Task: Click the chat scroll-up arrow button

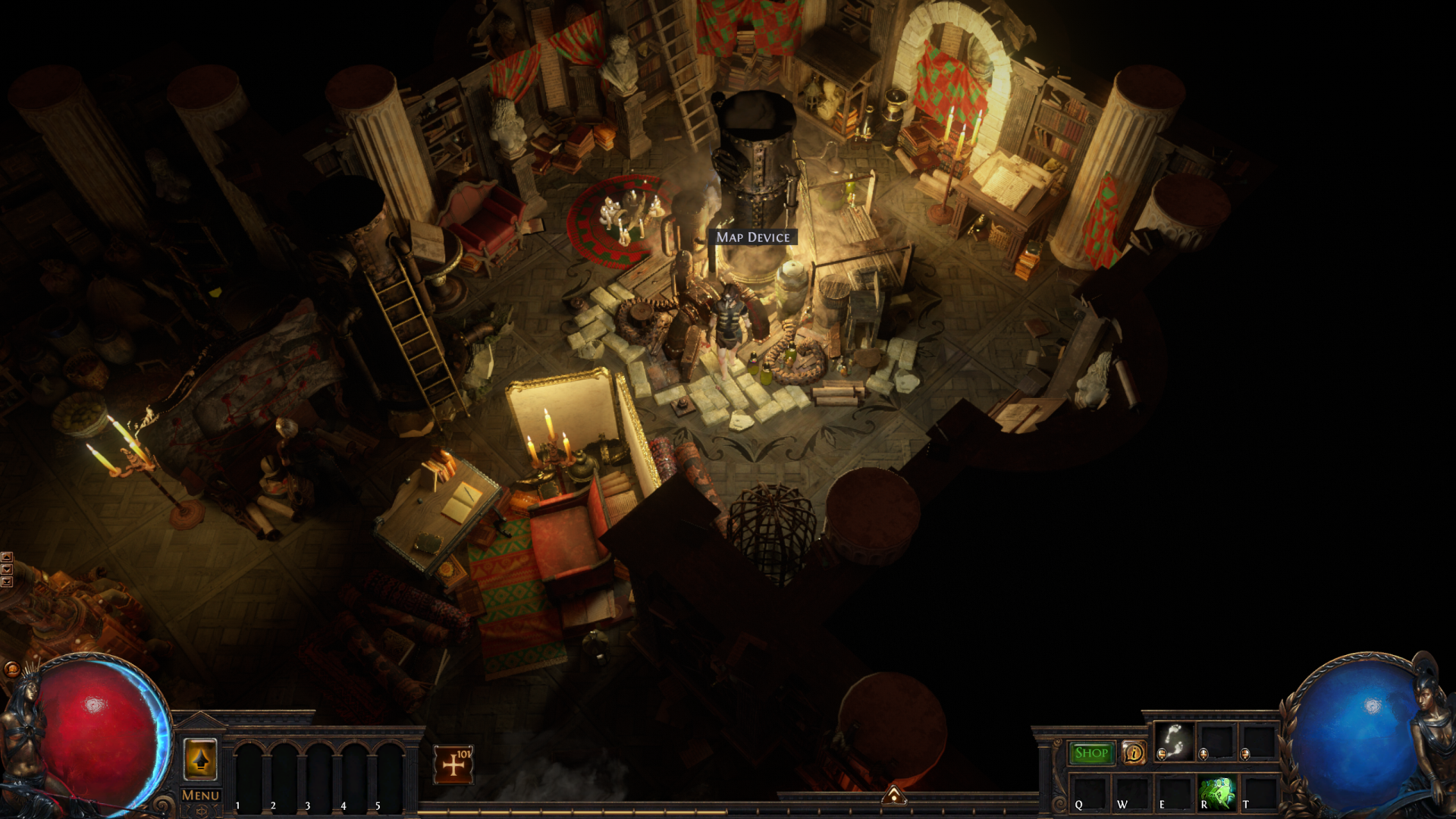Action: (7, 557)
